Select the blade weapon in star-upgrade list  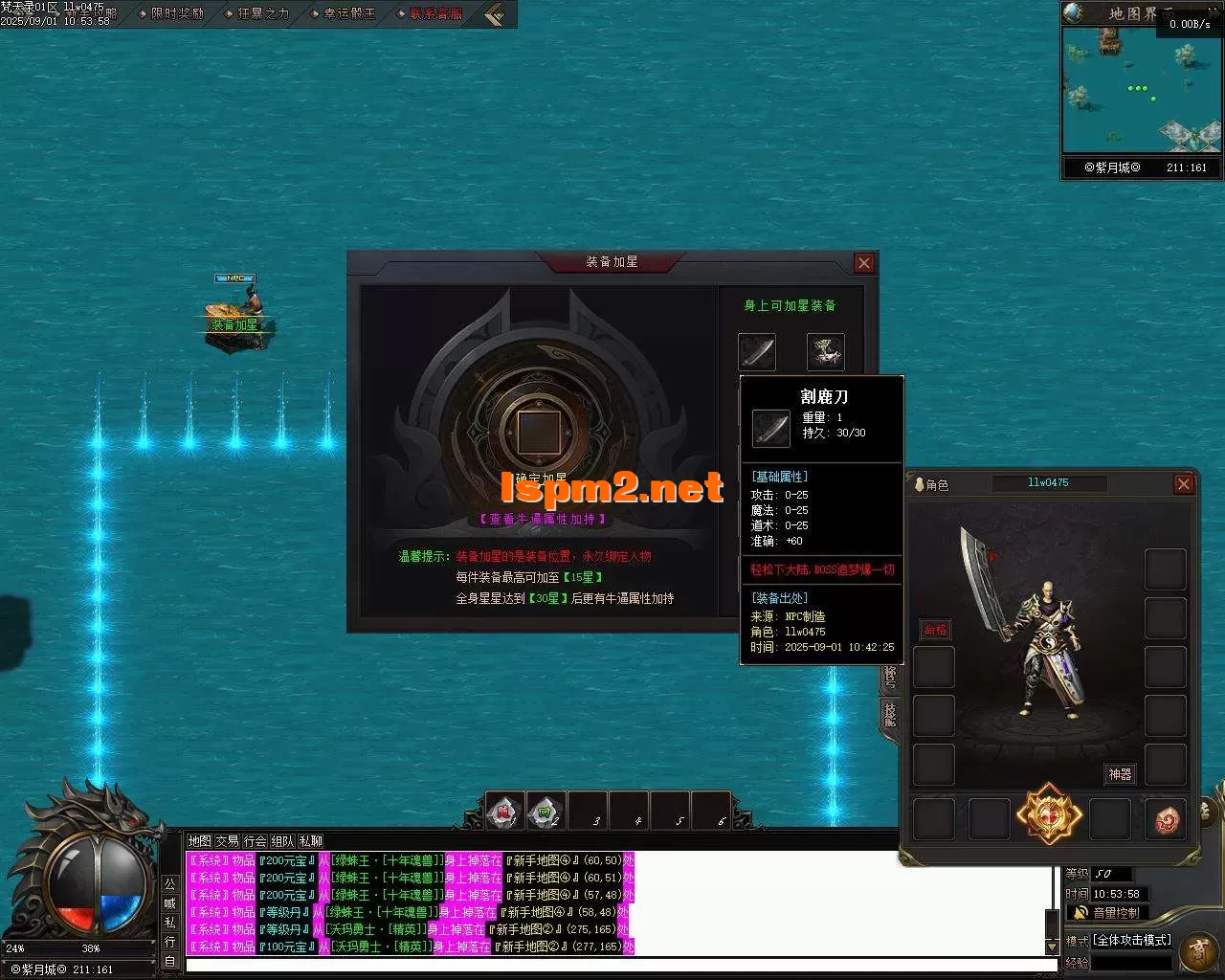click(x=757, y=351)
